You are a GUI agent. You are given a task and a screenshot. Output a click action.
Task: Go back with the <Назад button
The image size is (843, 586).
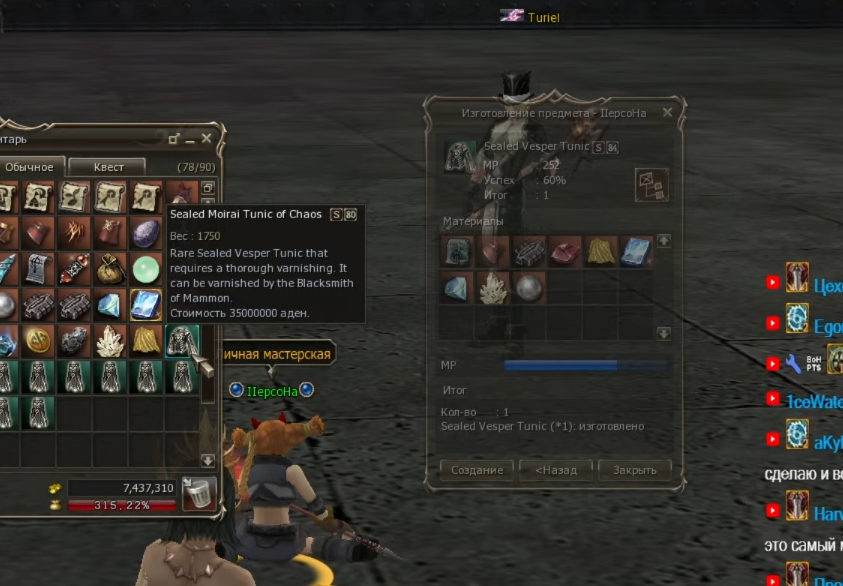pos(555,470)
